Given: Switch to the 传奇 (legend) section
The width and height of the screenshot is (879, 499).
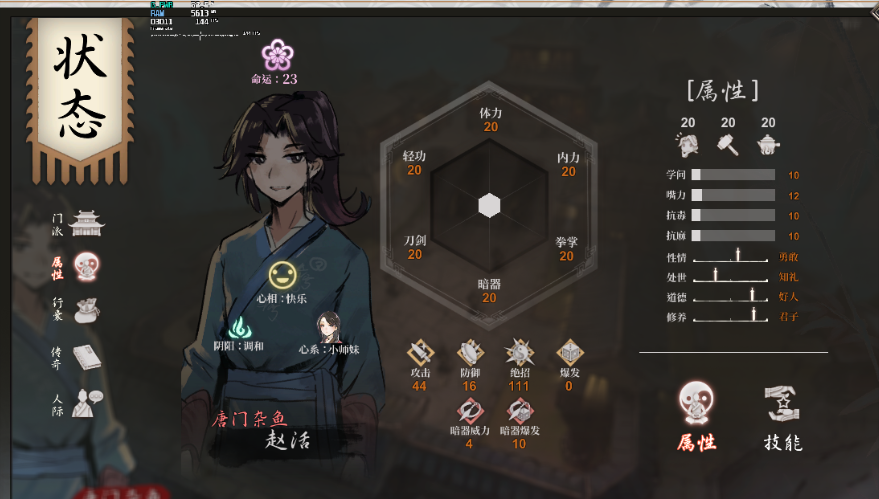Looking at the screenshot, I should [86, 357].
